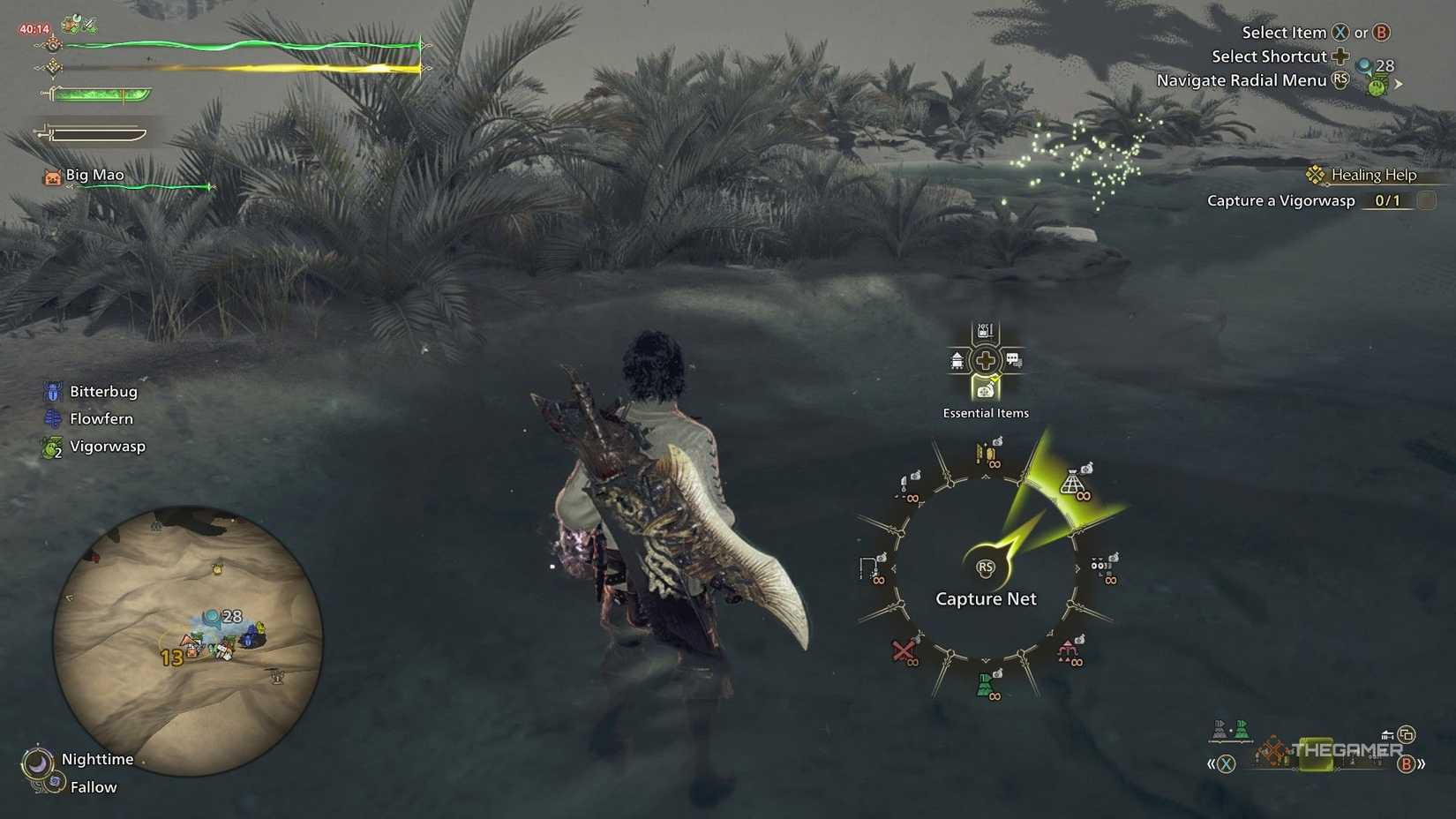Click the Nighttime moon icon
The height and width of the screenshot is (819, 1456).
(40, 759)
